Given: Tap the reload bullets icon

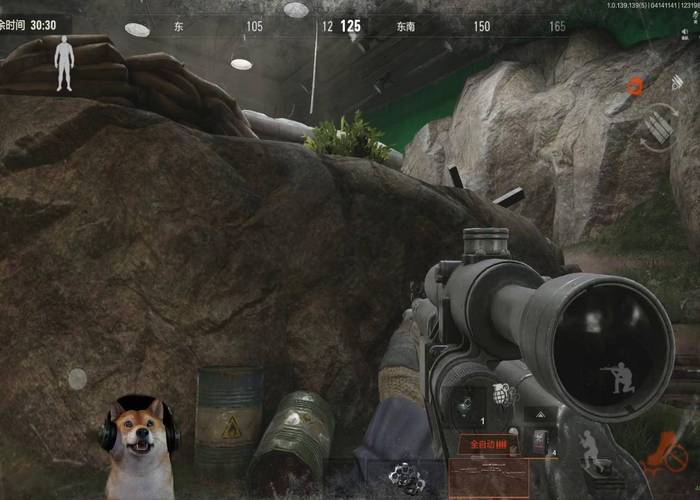Looking at the screenshot, I should coord(658,127).
